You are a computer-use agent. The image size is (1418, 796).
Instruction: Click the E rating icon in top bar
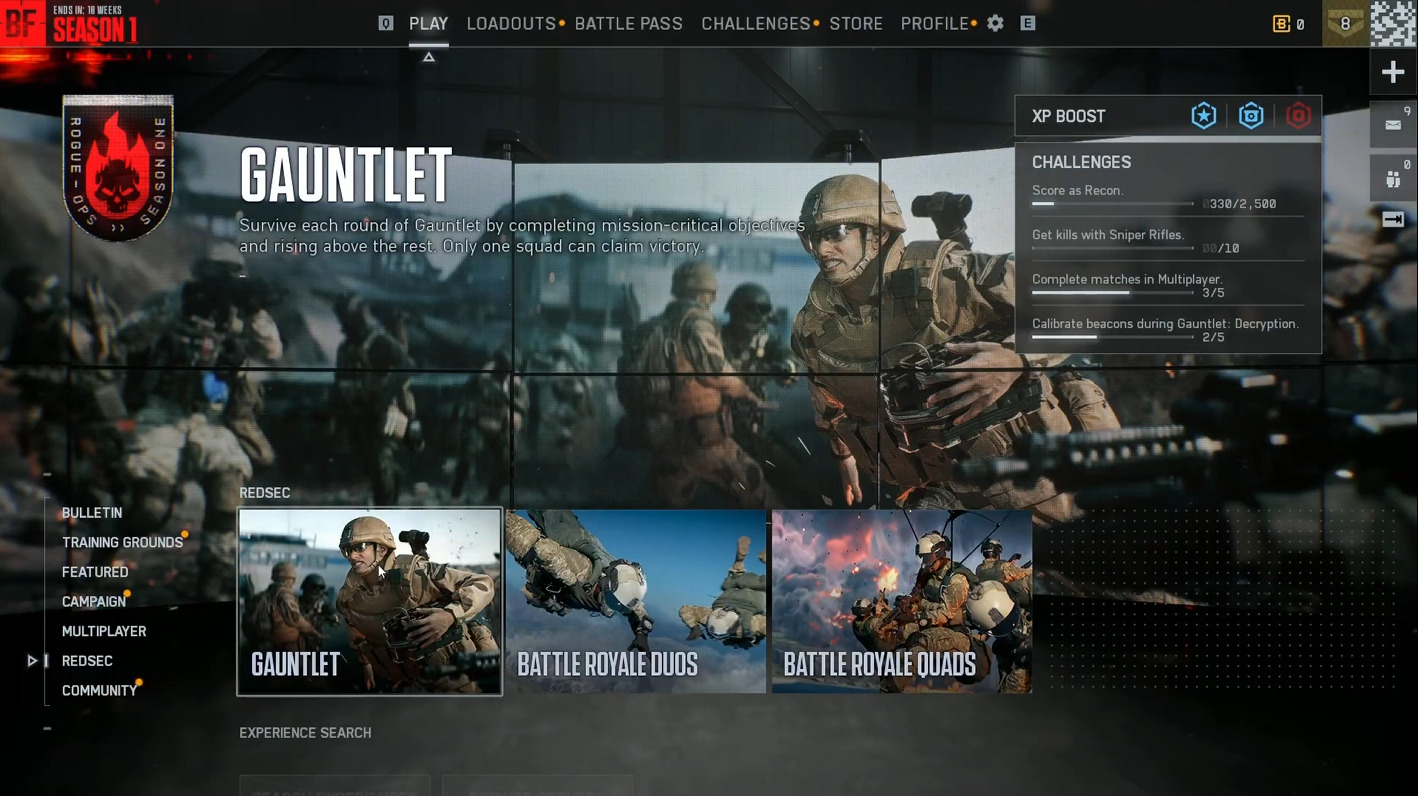pos(1027,23)
